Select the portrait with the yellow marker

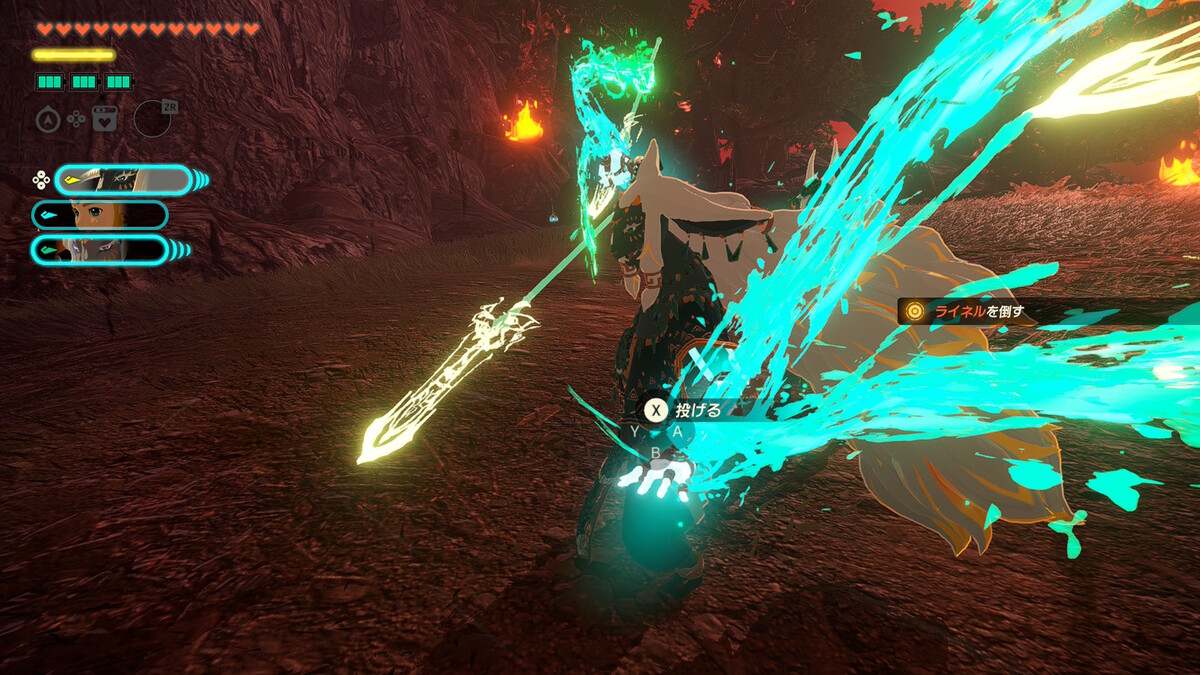click(x=123, y=180)
